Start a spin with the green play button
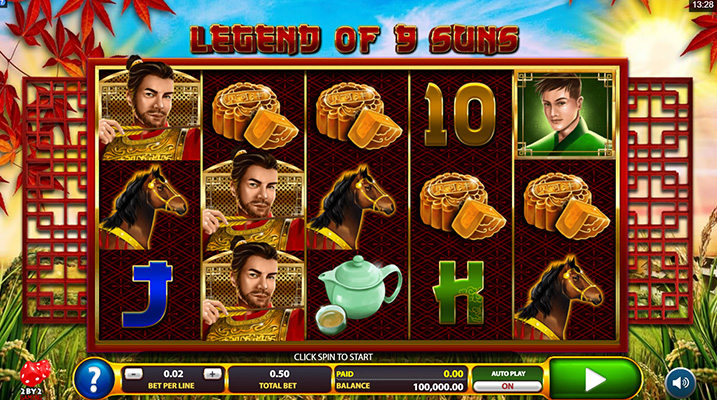Image resolution: width=717 pixels, height=400 pixels. [x=594, y=379]
